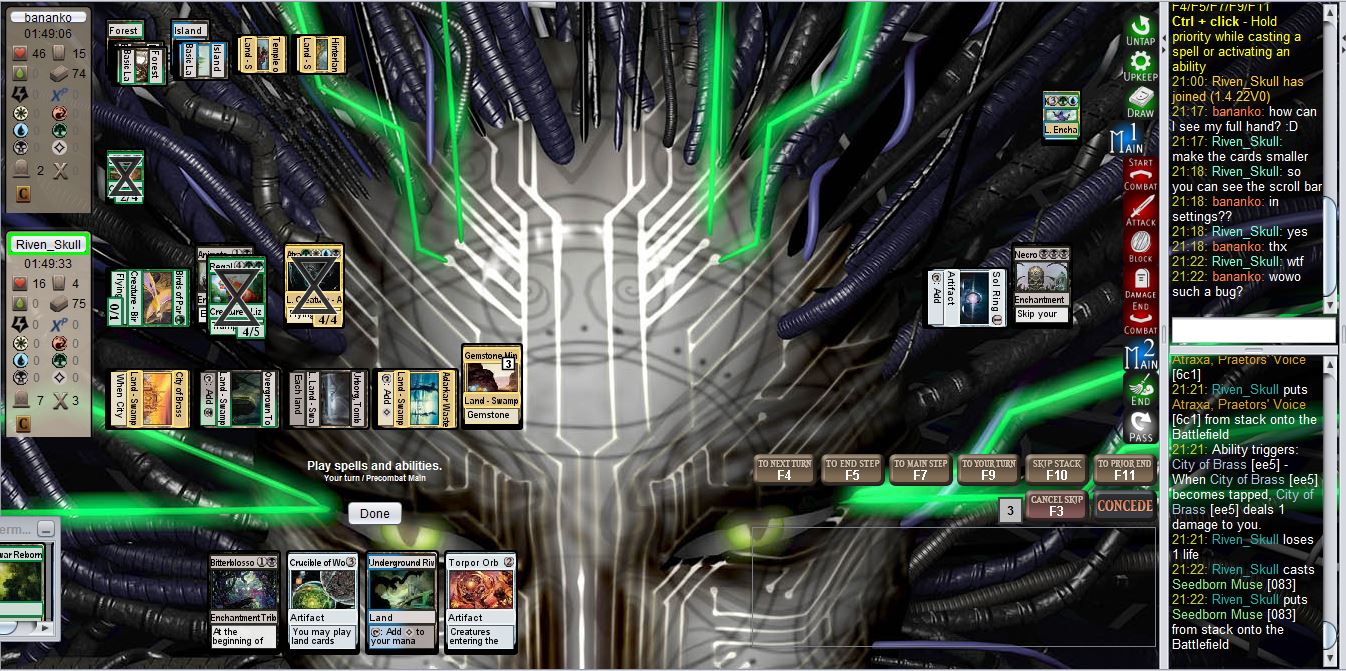Screen dimensions: 1346x671
Task: Click the Untap phase icon
Action: (x=1140, y=31)
